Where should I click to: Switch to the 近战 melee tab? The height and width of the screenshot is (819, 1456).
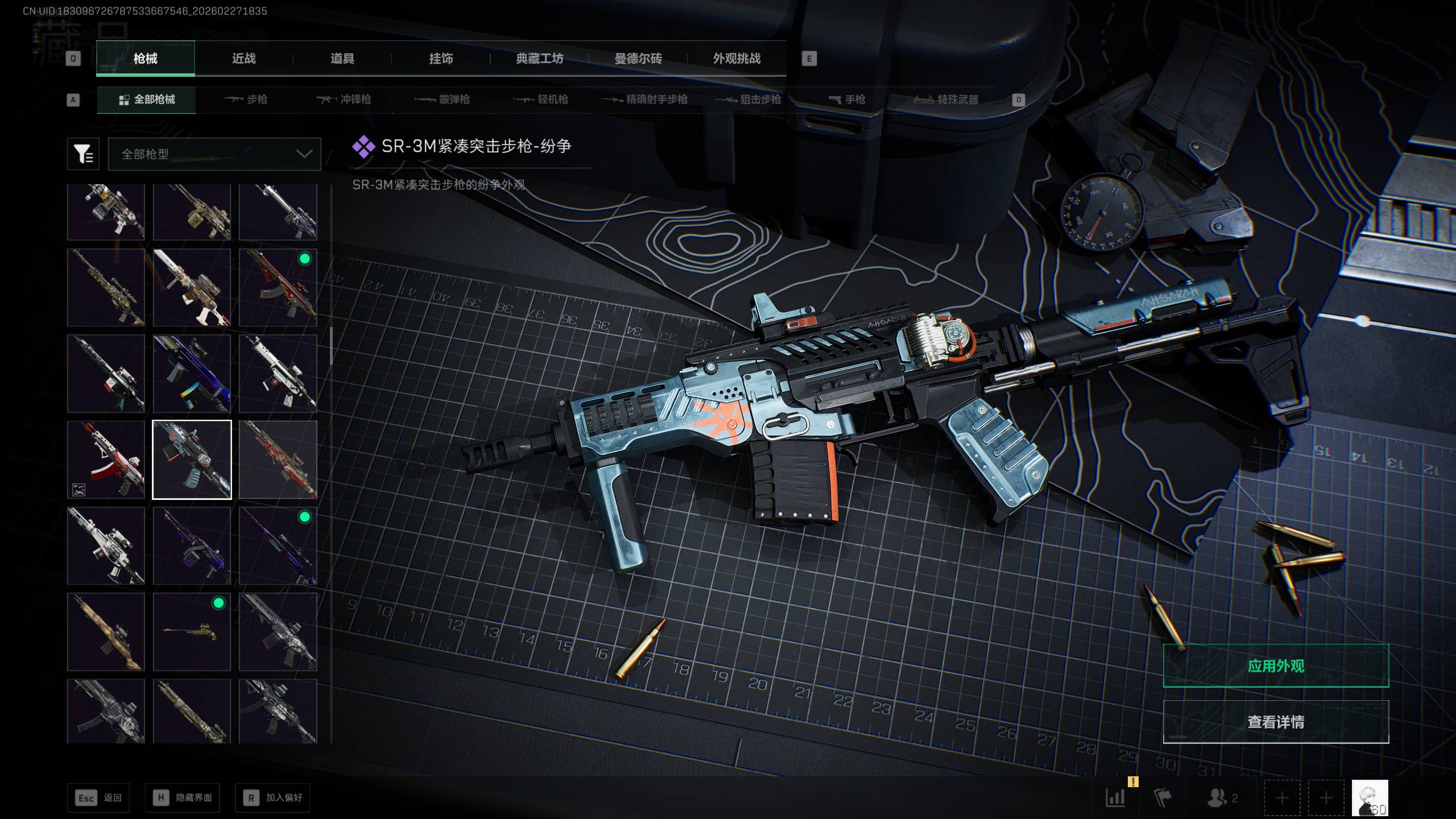point(243,59)
